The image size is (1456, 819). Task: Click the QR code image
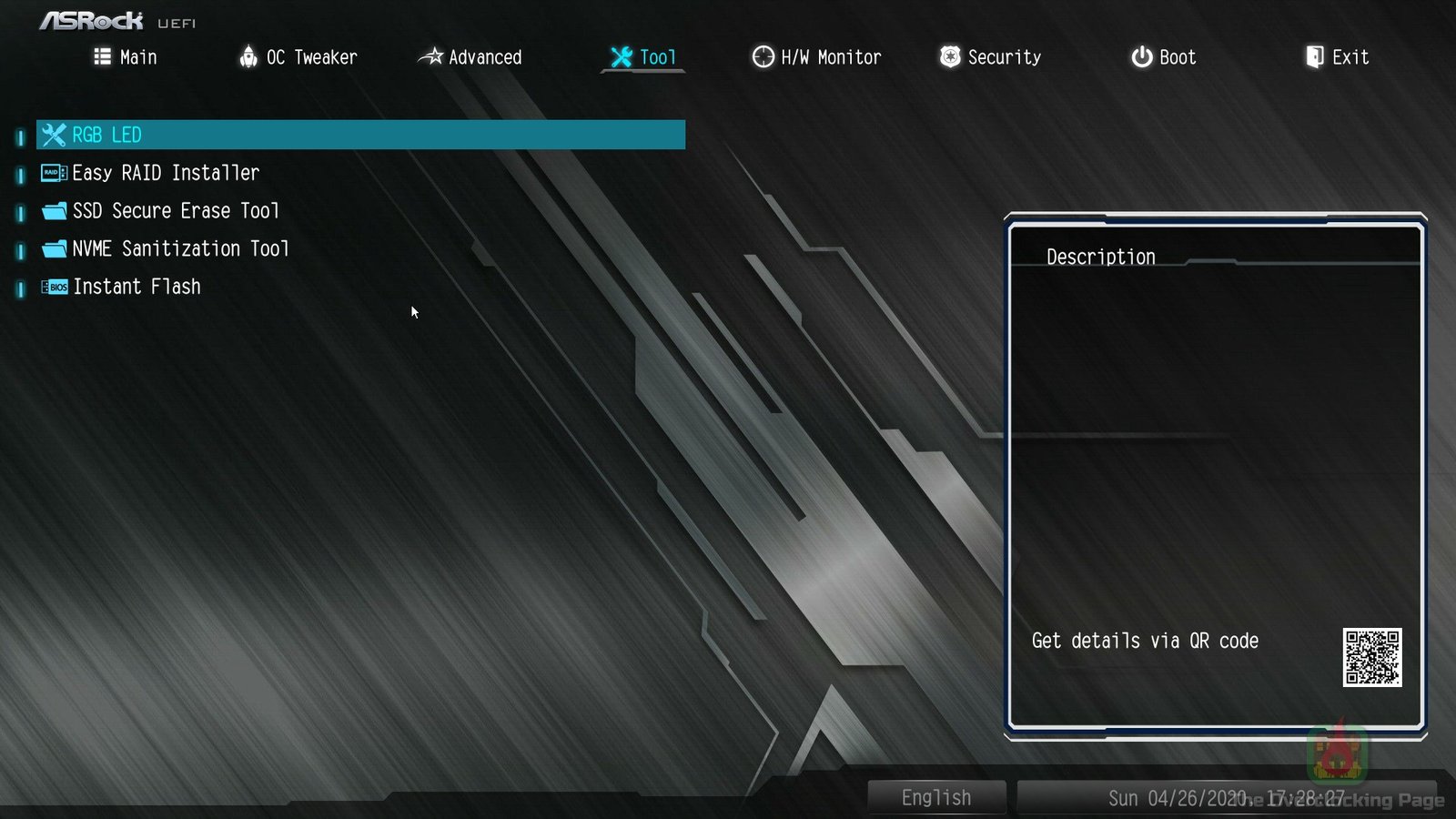[x=1372, y=657]
